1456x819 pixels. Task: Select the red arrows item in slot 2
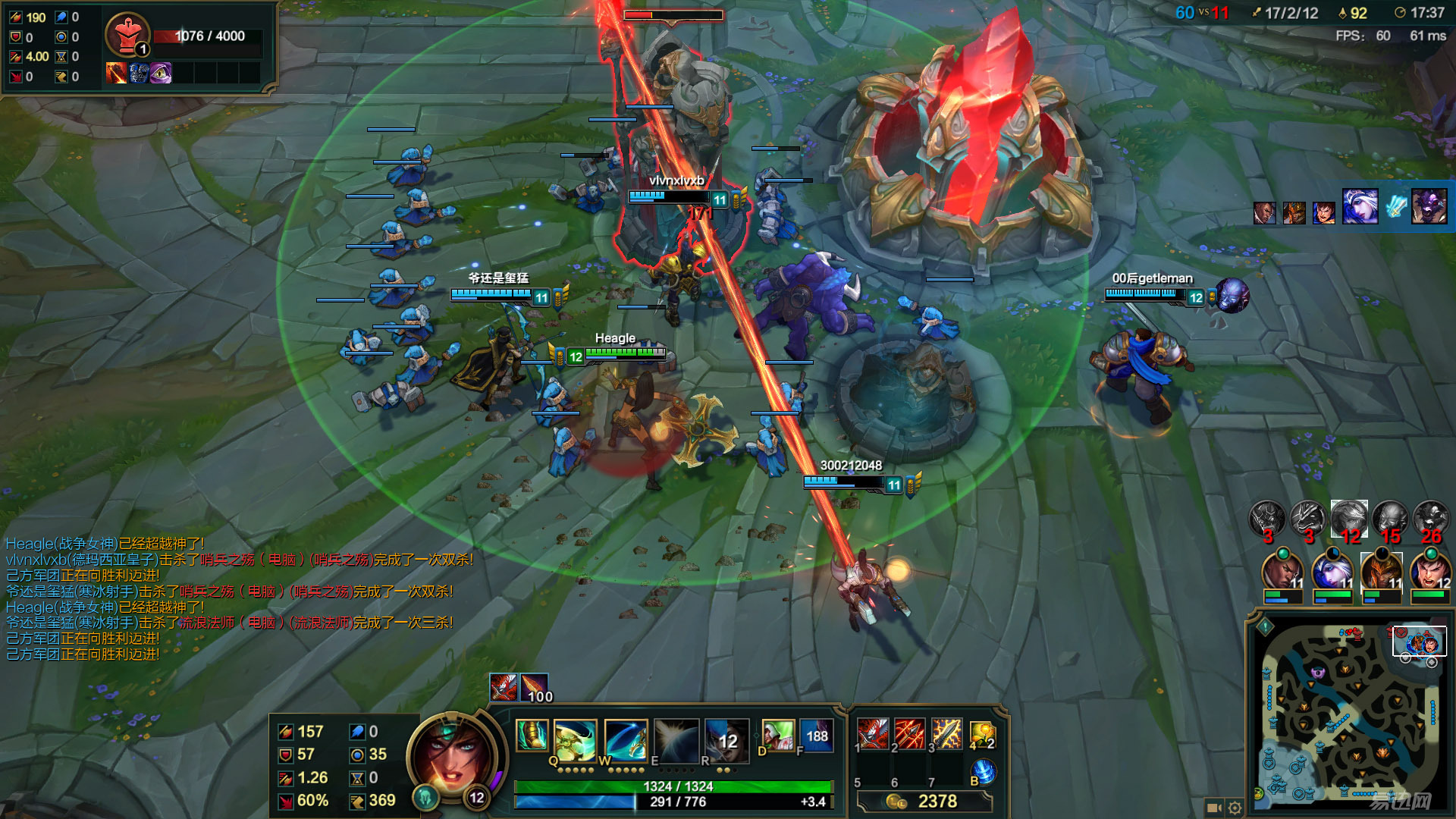tap(909, 734)
